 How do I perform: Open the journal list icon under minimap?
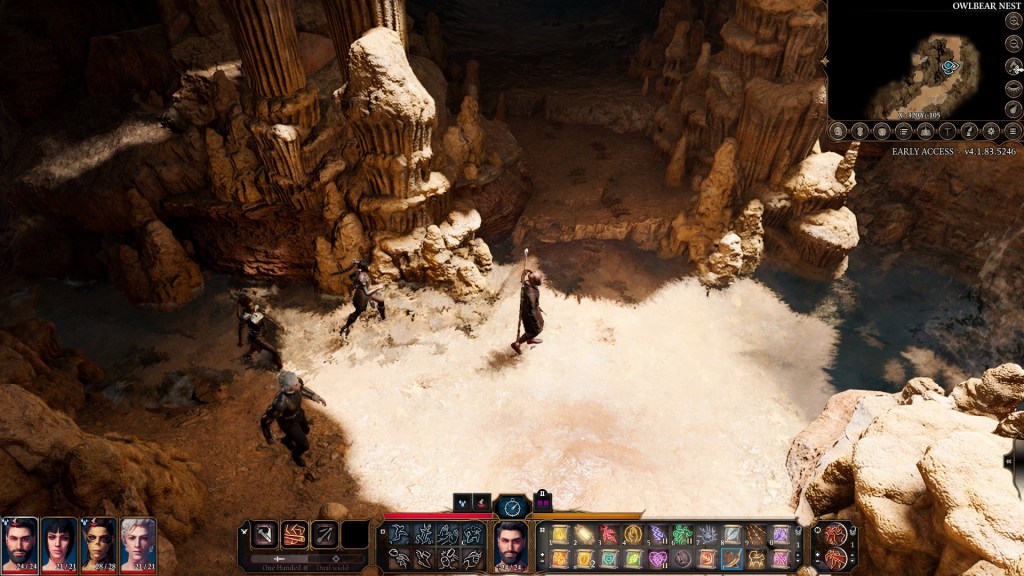pyautogui.click(x=904, y=131)
